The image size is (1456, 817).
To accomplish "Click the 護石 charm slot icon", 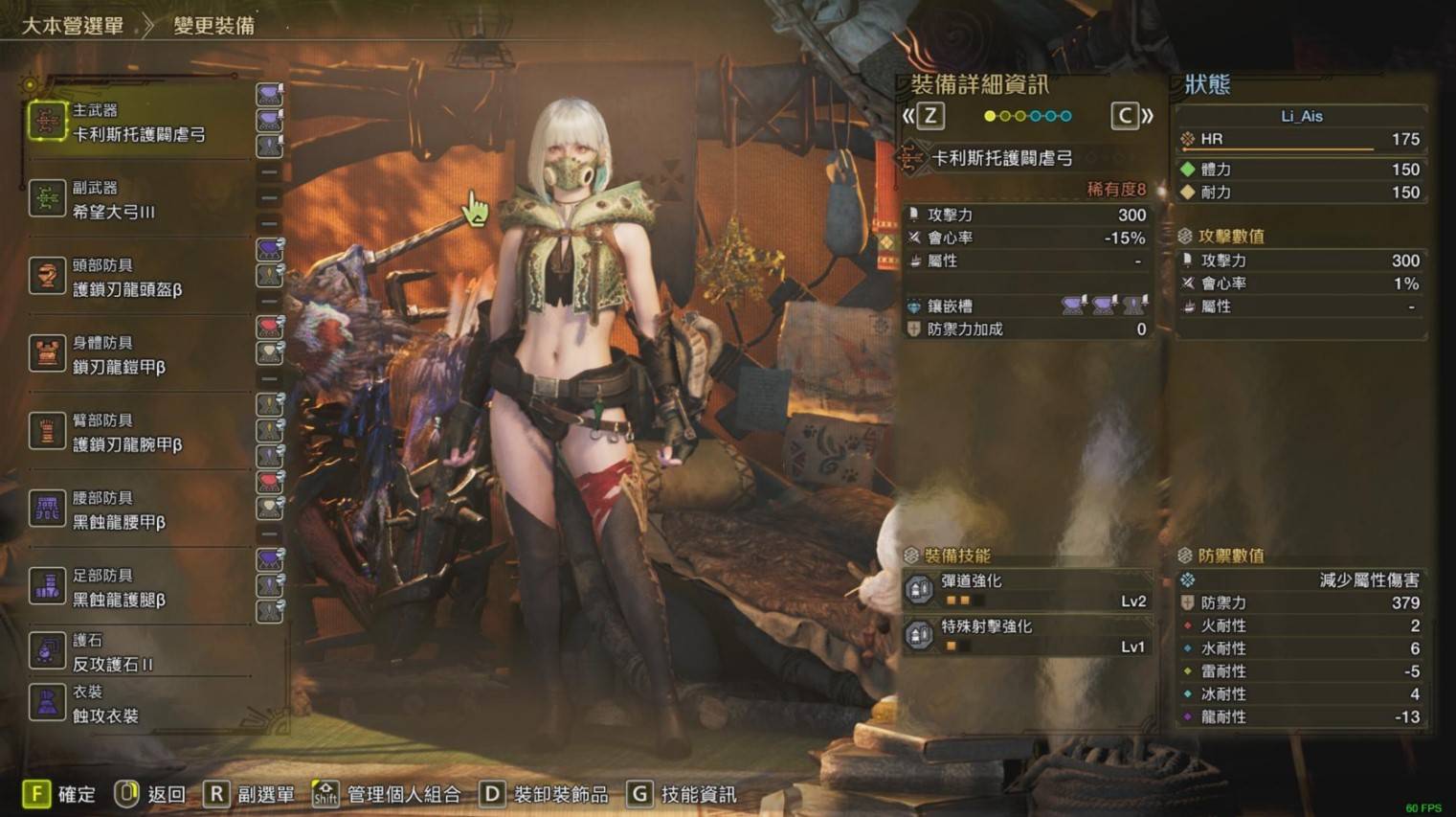I will point(46,651).
